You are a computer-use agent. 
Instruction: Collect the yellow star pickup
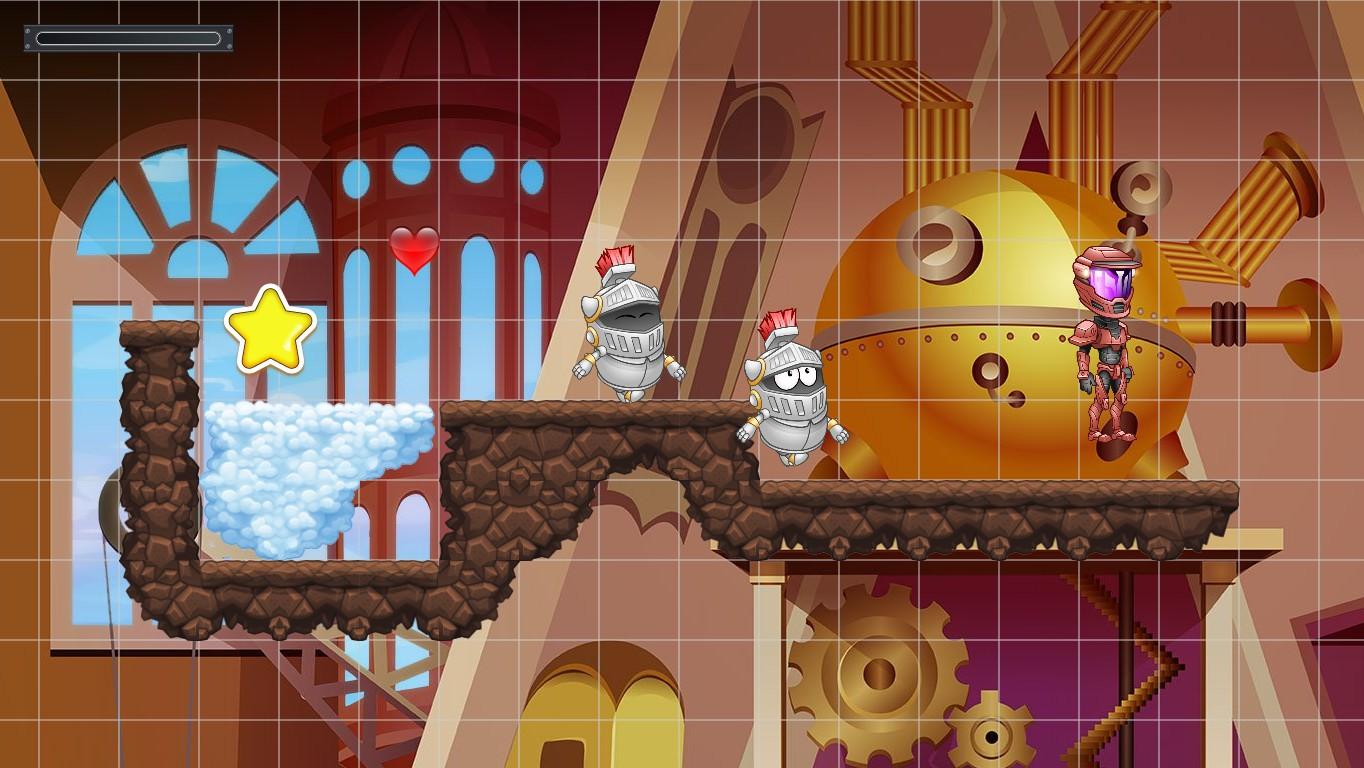click(x=270, y=329)
